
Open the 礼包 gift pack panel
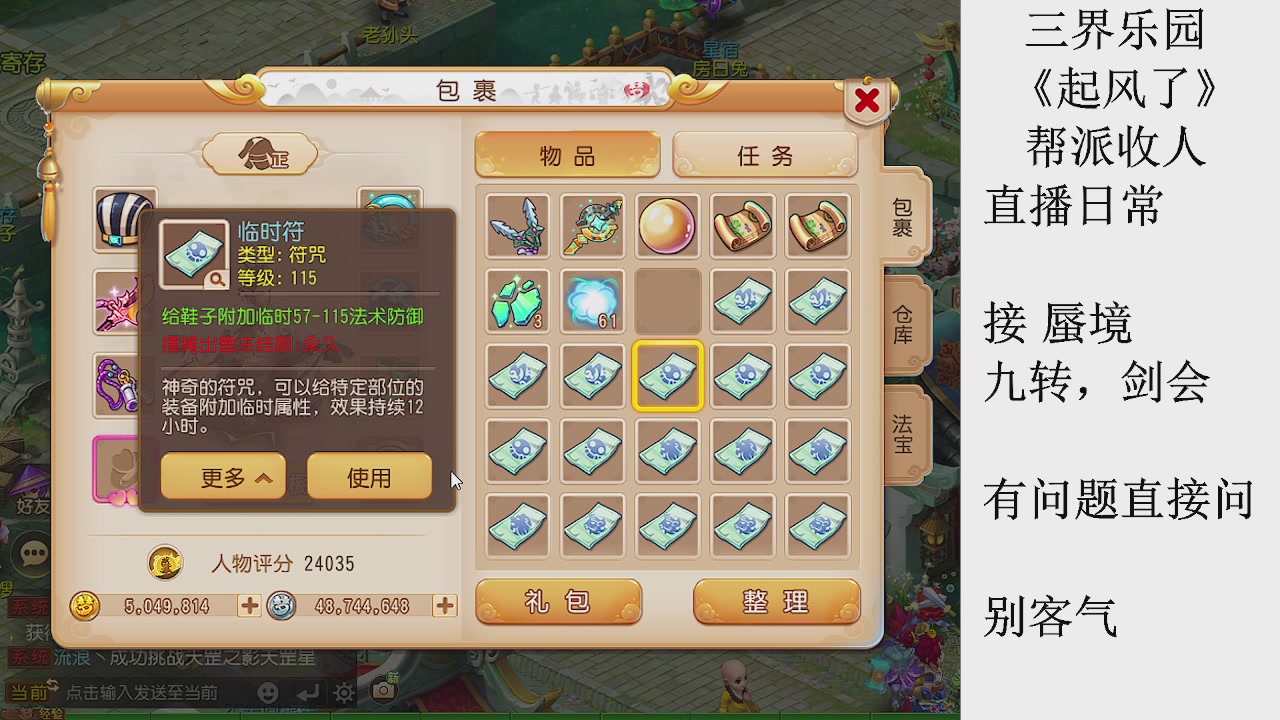tap(558, 601)
